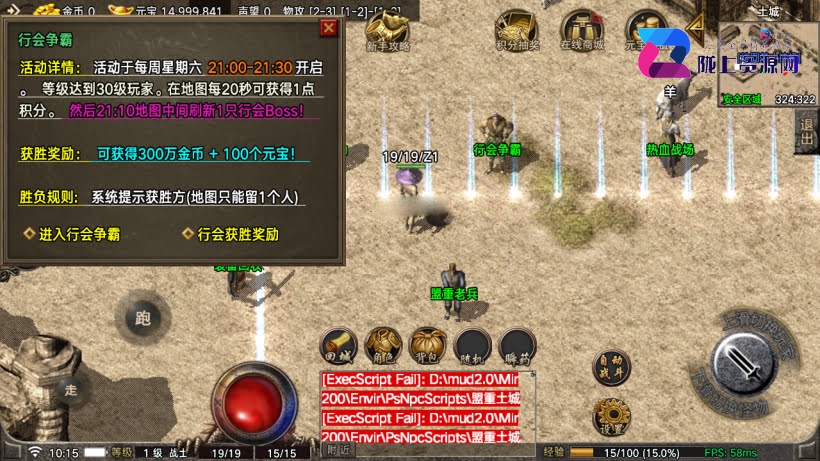
Task: Choose 进入行会争霸 option
Action: [x=72, y=235]
